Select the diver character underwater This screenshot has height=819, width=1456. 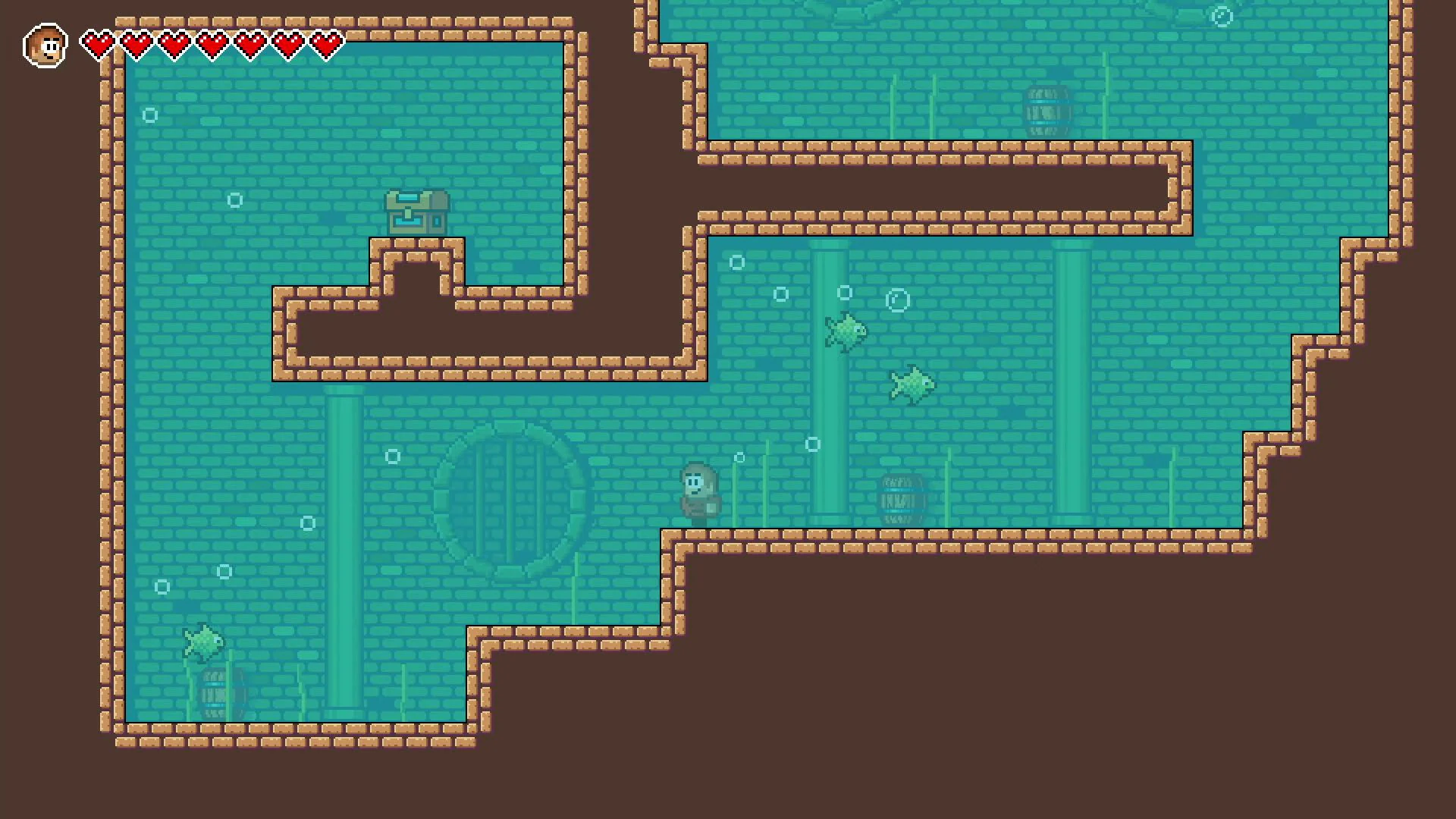point(698,489)
